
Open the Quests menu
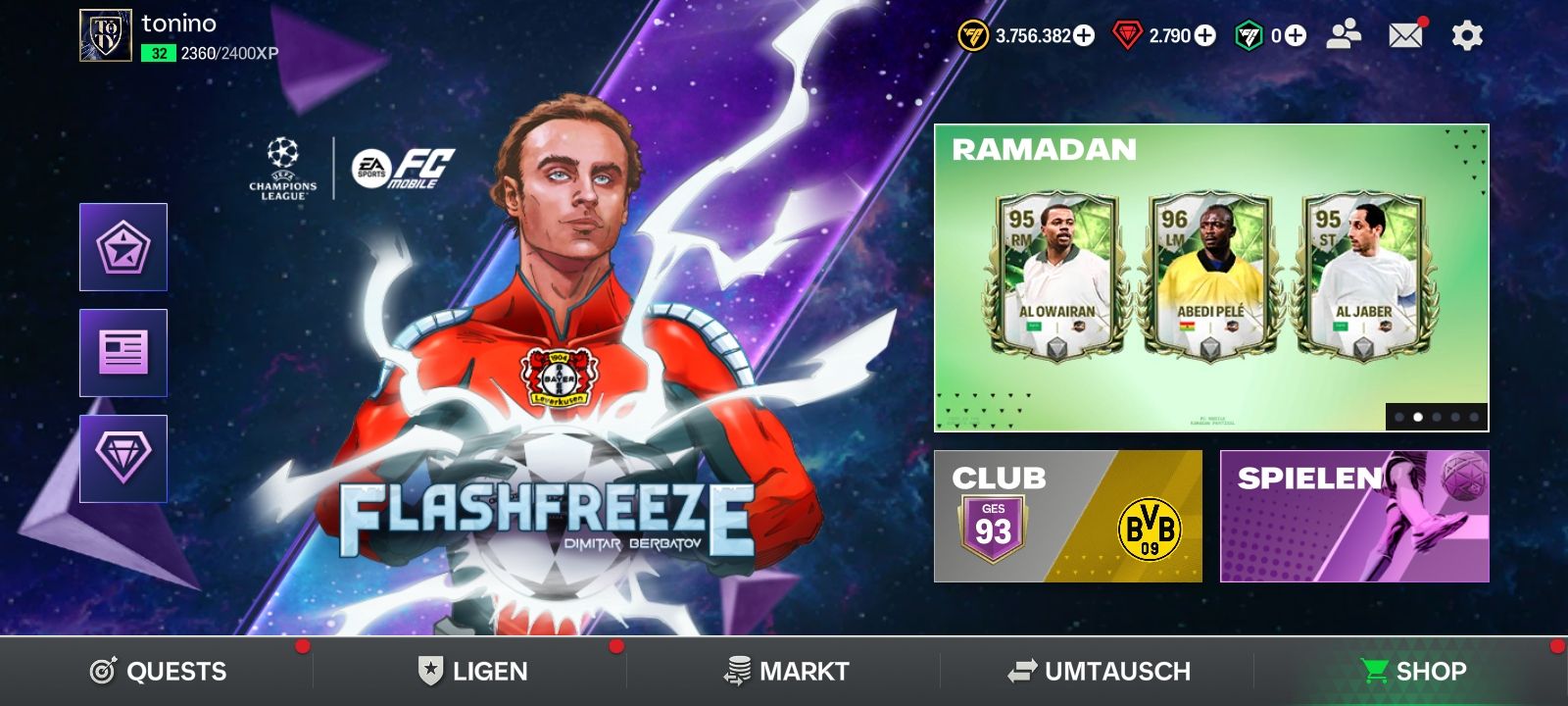(x=158, y=672)
